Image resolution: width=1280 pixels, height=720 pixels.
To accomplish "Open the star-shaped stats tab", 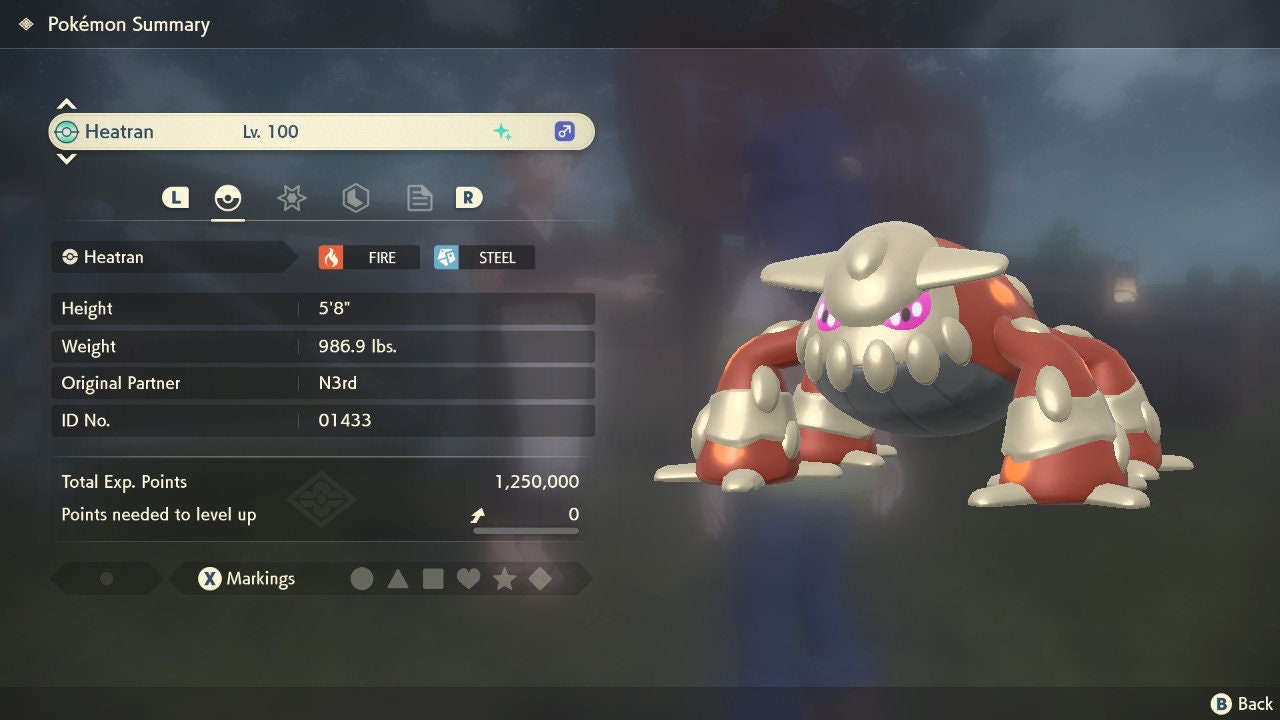I will tap(291, 198).
